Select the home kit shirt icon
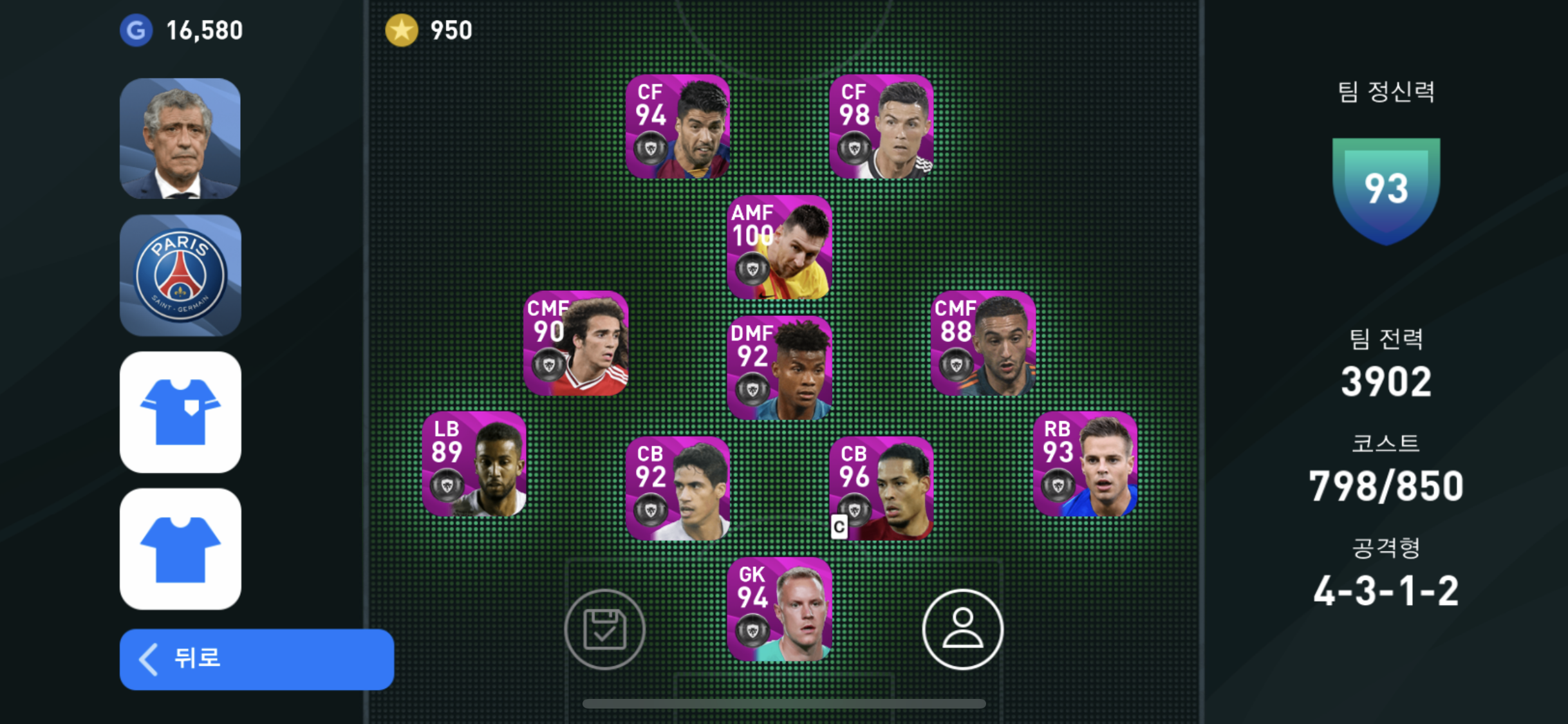Screen dimensions: 1568x724 coord(180,412)
